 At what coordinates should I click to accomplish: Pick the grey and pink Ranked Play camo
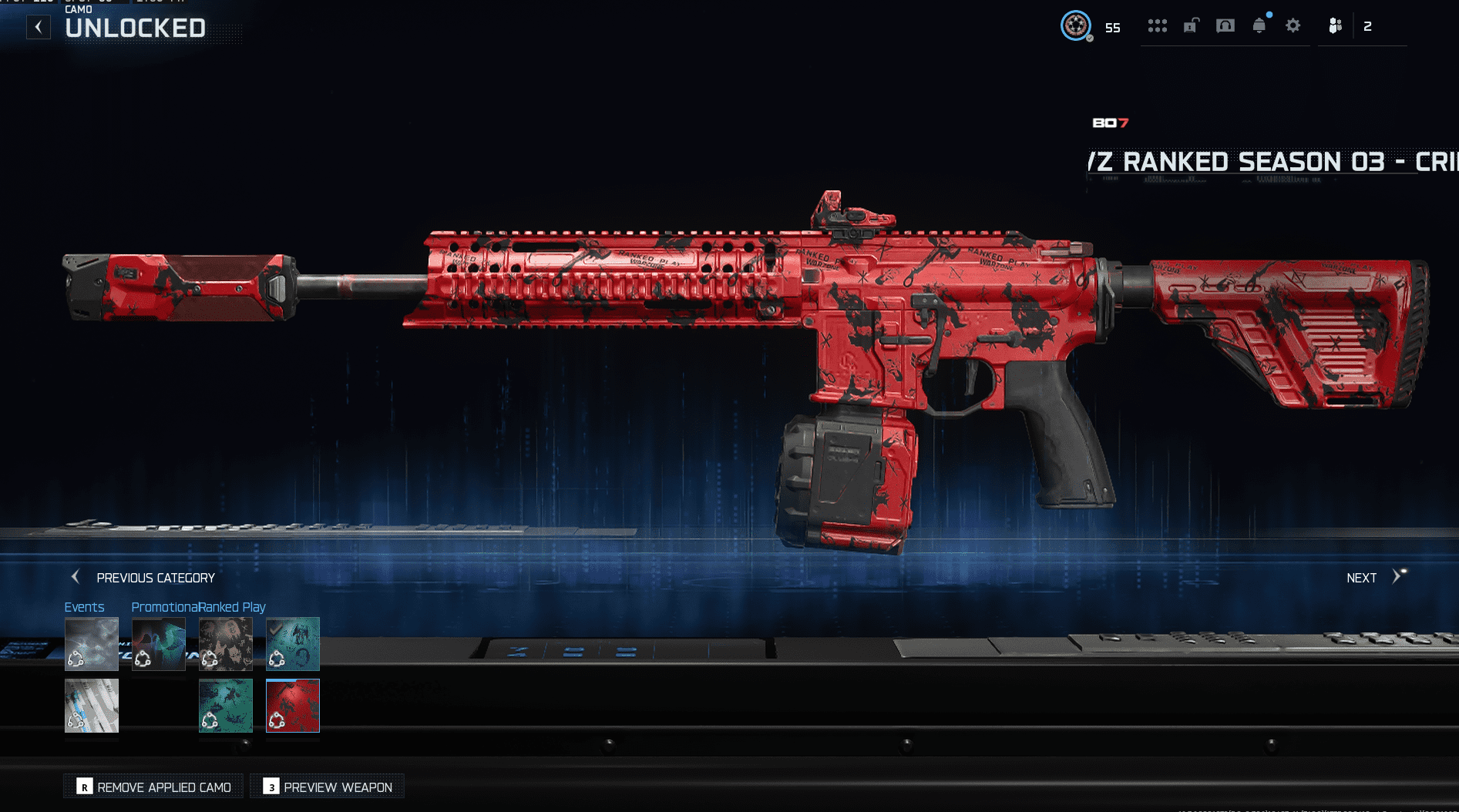(226, 644)
